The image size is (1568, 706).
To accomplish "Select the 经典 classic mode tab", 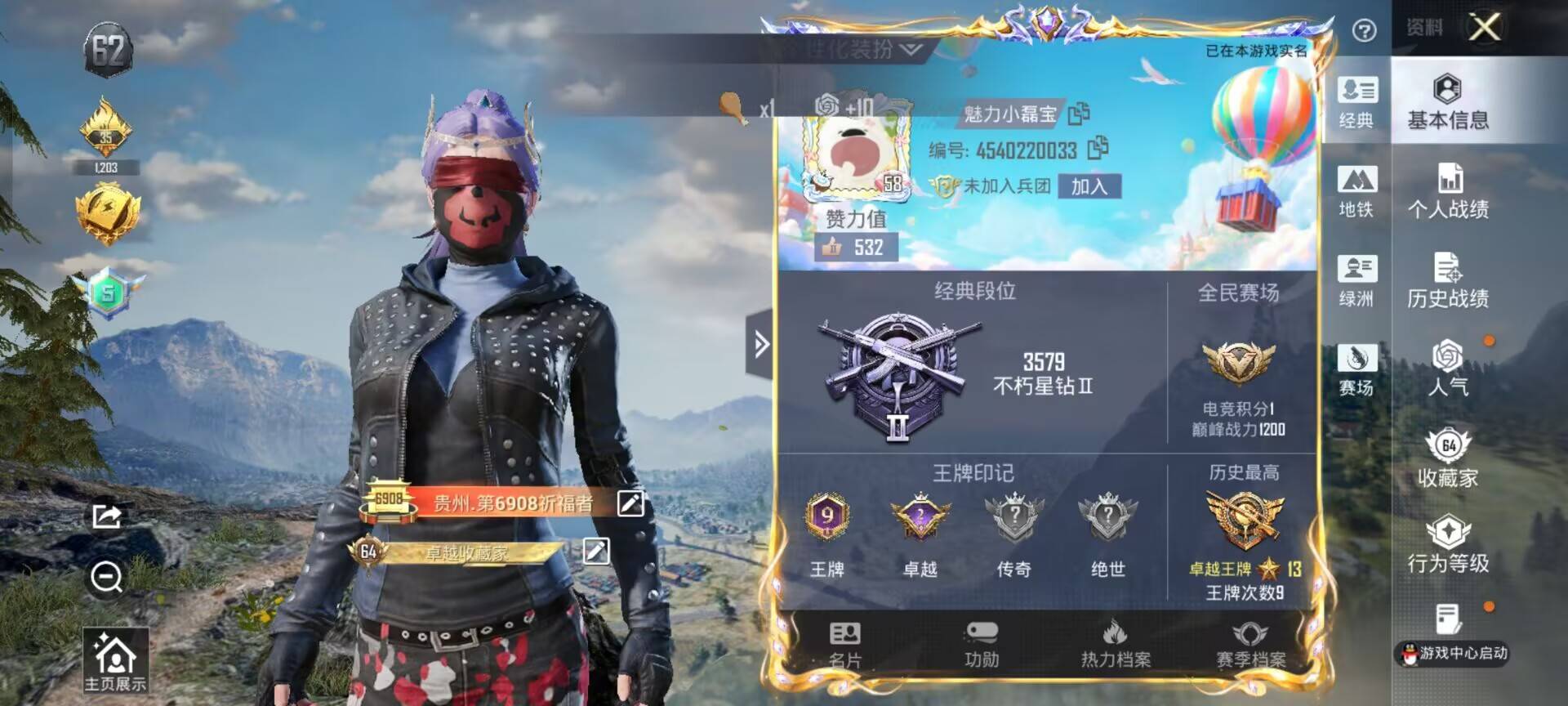I will pos(1356,102).
